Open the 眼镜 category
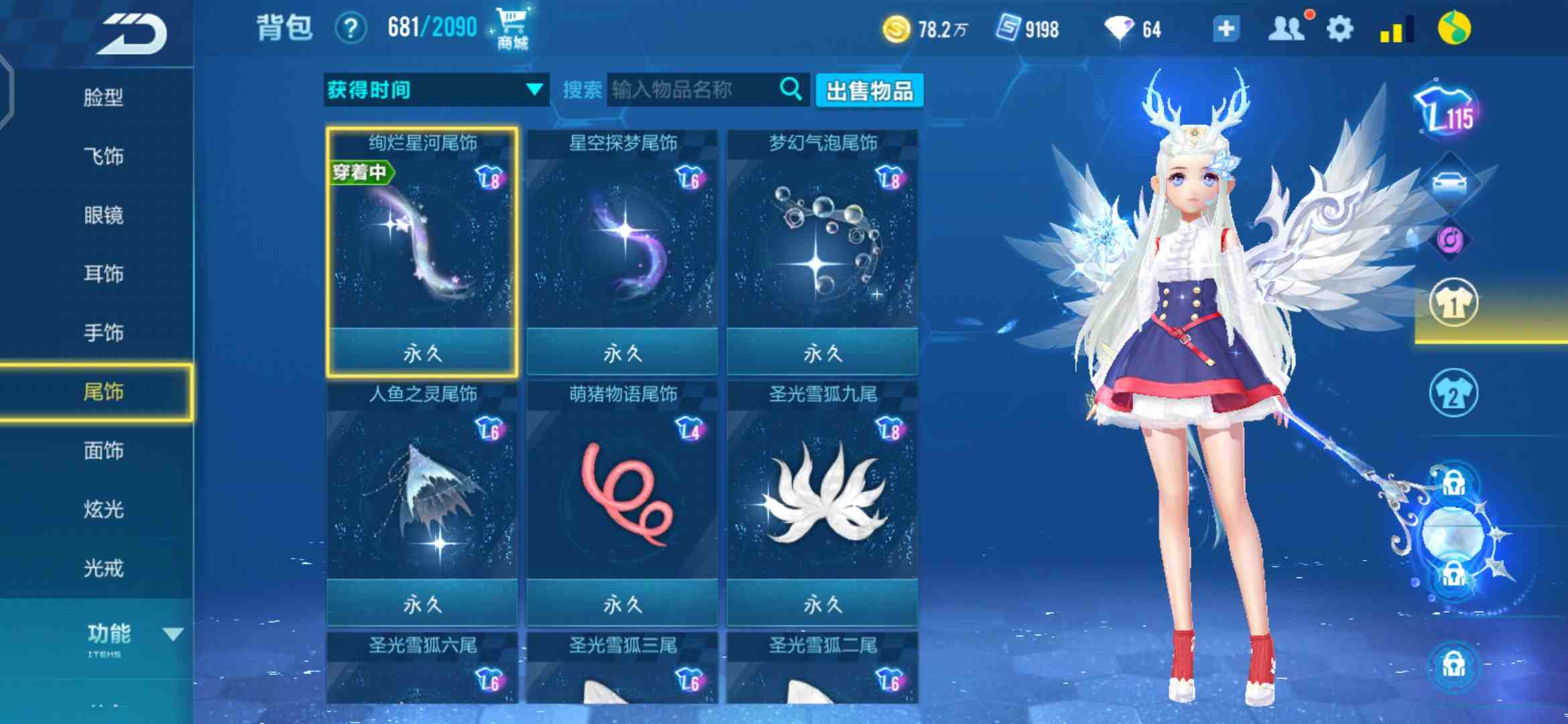The height and width of the screenshot is (724, 1568). [x=103, y=216]
